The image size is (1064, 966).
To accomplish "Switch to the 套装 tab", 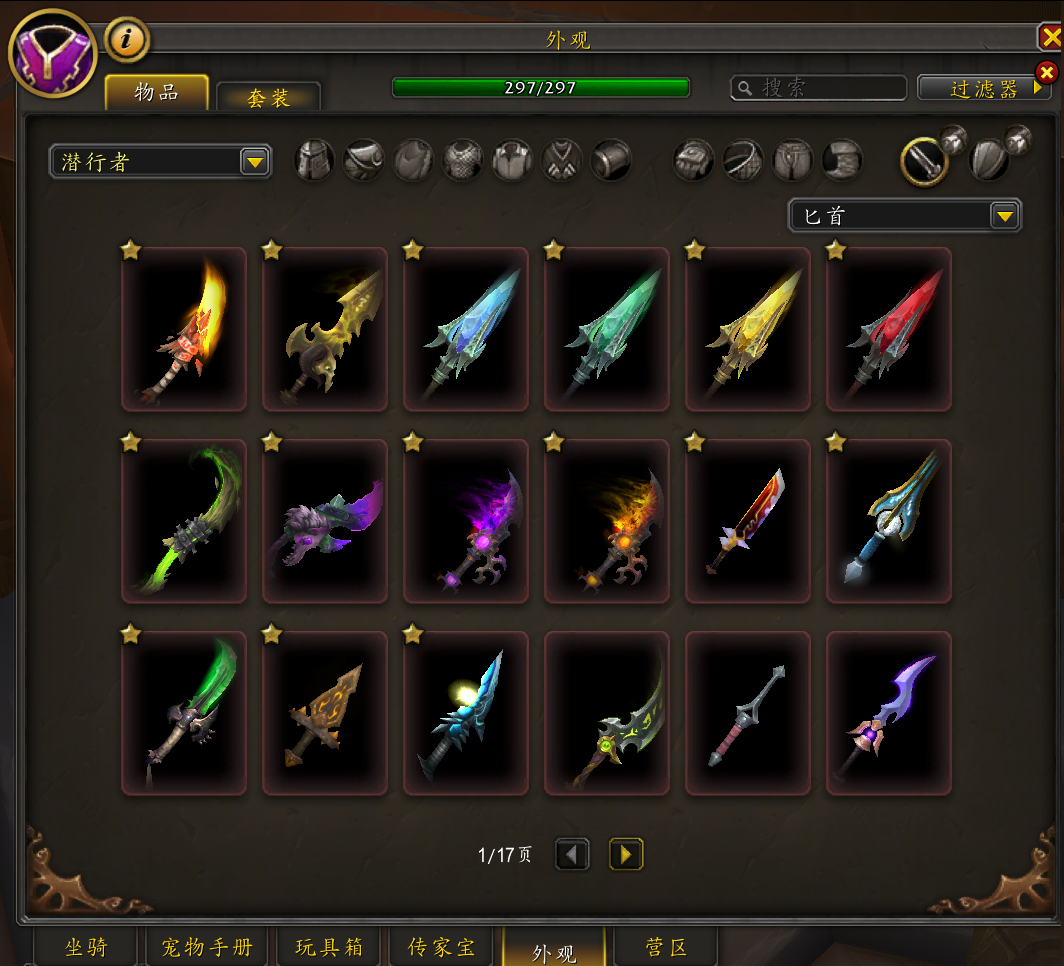I will [x=268, y=98].
